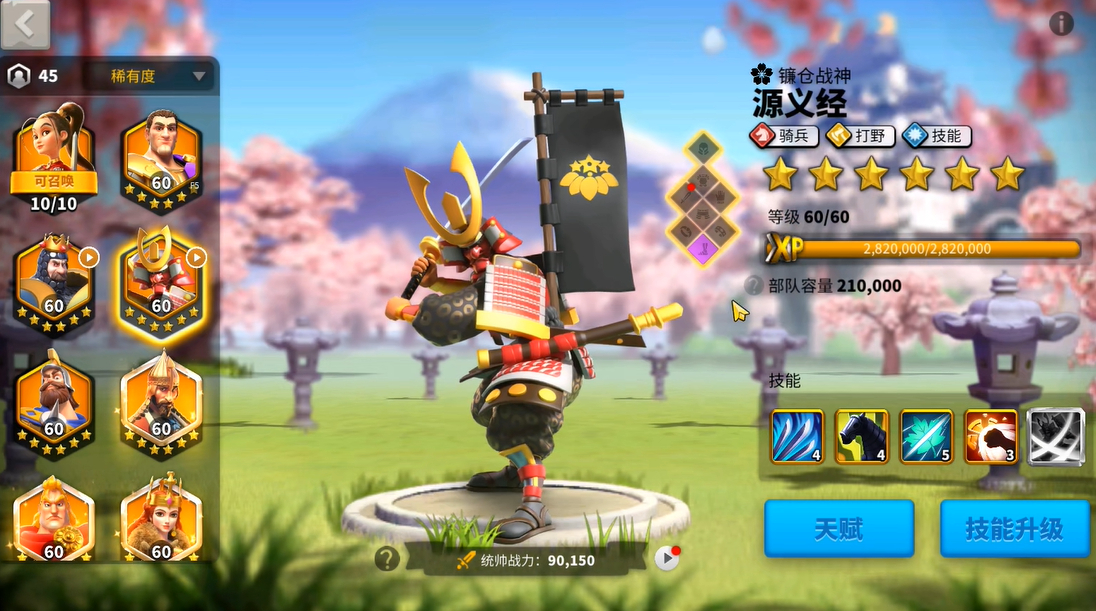Image resolution: width=1096 pixels, height=611 pixels.
Task: Open the diamond-shaped equipment grid
Action: [x=703, y=199]
